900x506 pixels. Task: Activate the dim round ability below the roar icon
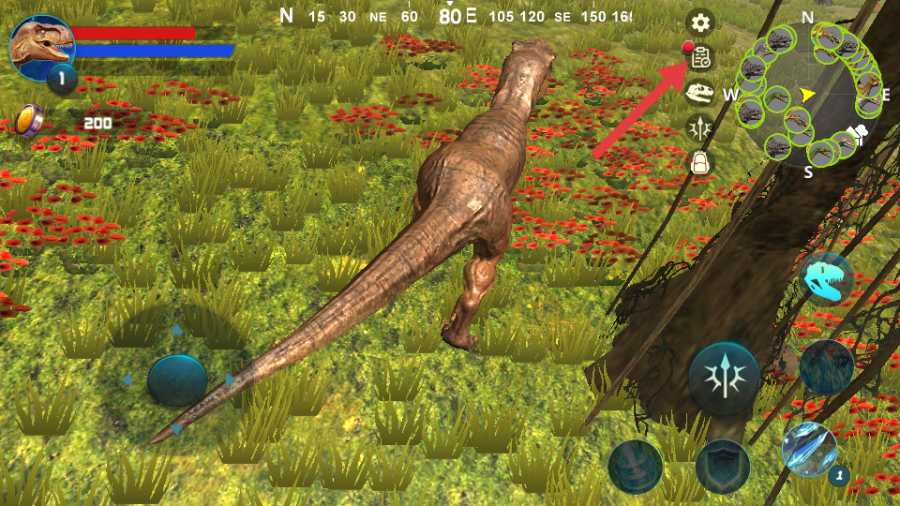(x=826, y=366)
